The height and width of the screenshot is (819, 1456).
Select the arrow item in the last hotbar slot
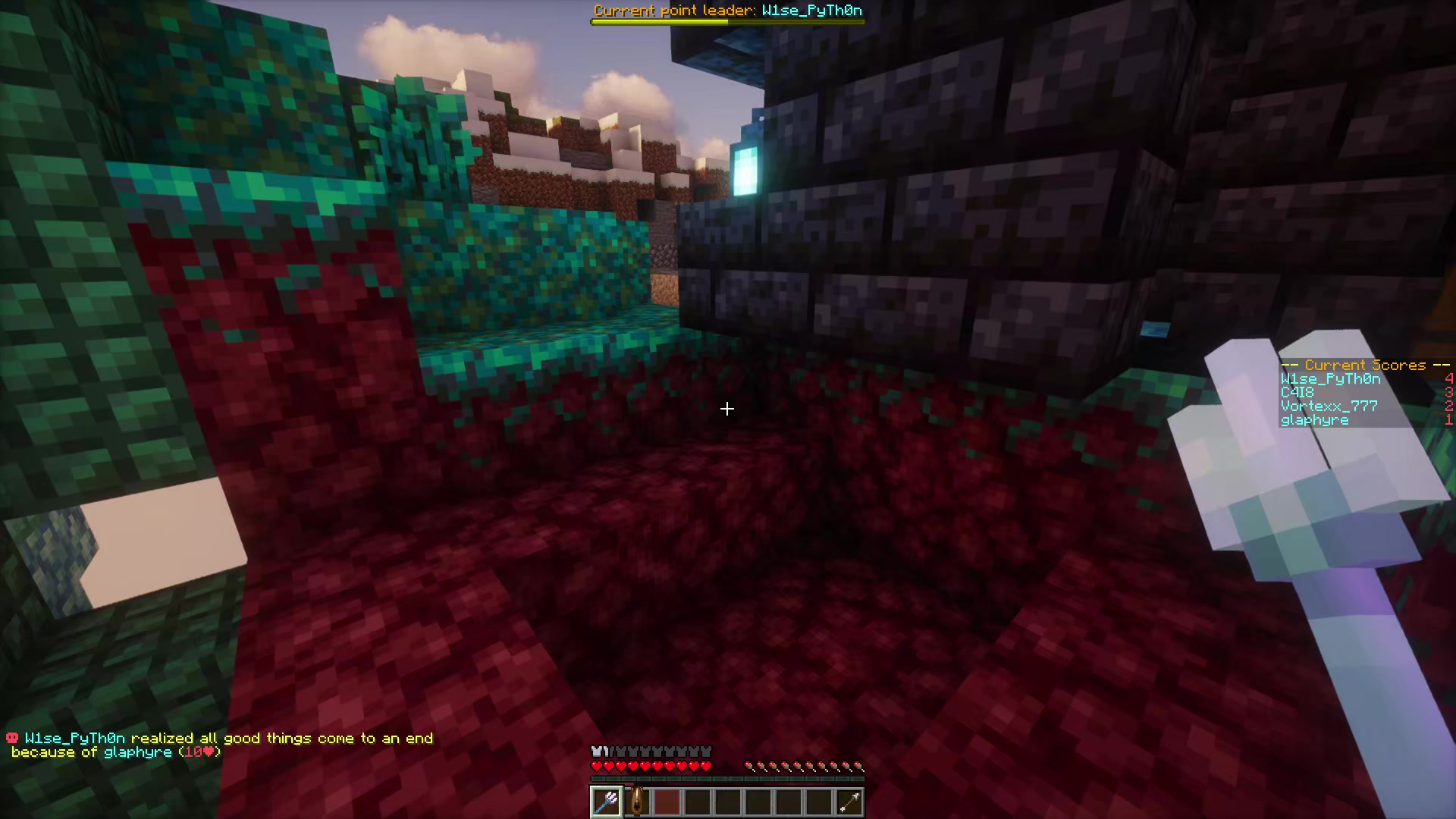(x=849, y=802)
